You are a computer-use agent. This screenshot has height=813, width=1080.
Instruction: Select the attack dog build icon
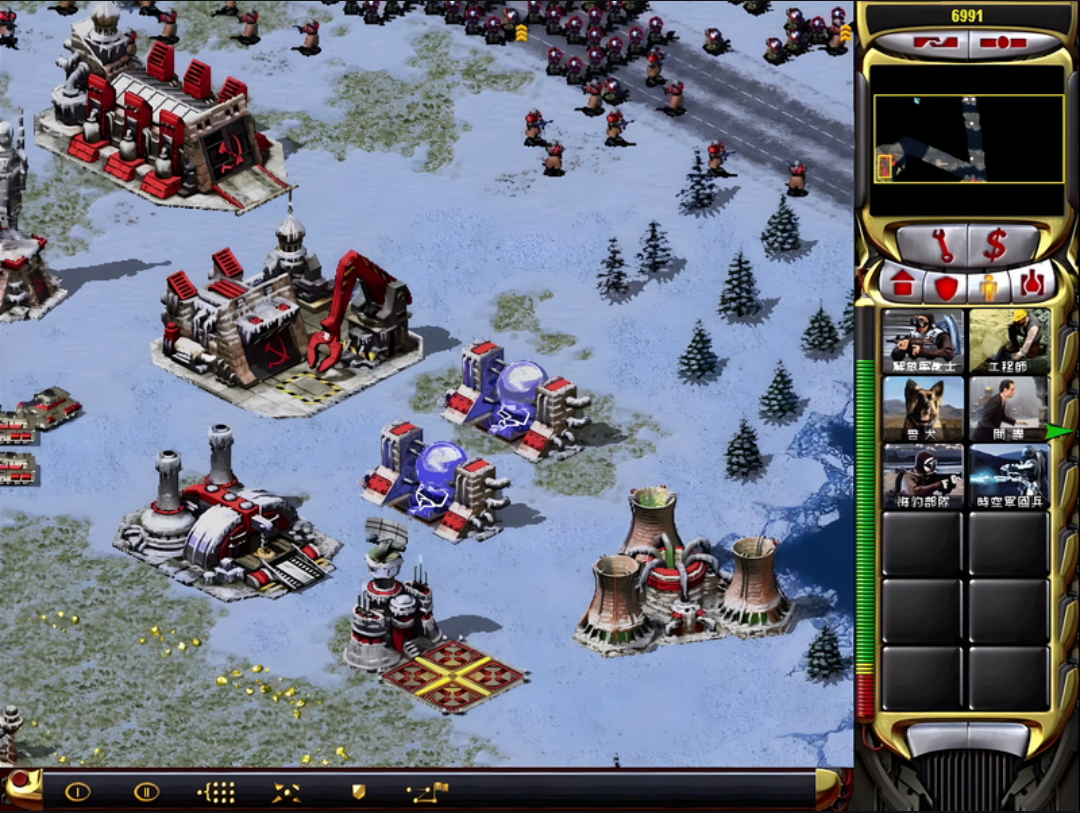click(923, 409)
